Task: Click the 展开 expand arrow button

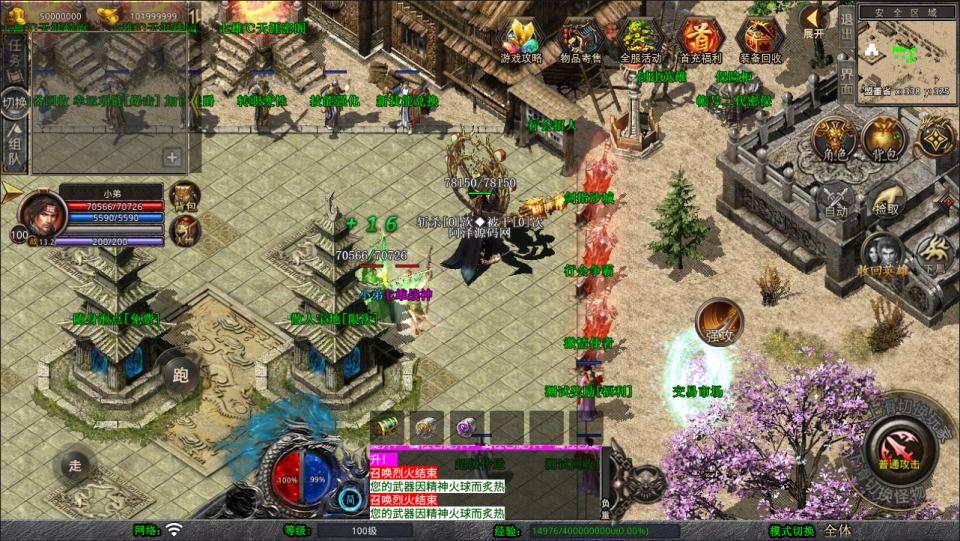Action: pos(814,19)
